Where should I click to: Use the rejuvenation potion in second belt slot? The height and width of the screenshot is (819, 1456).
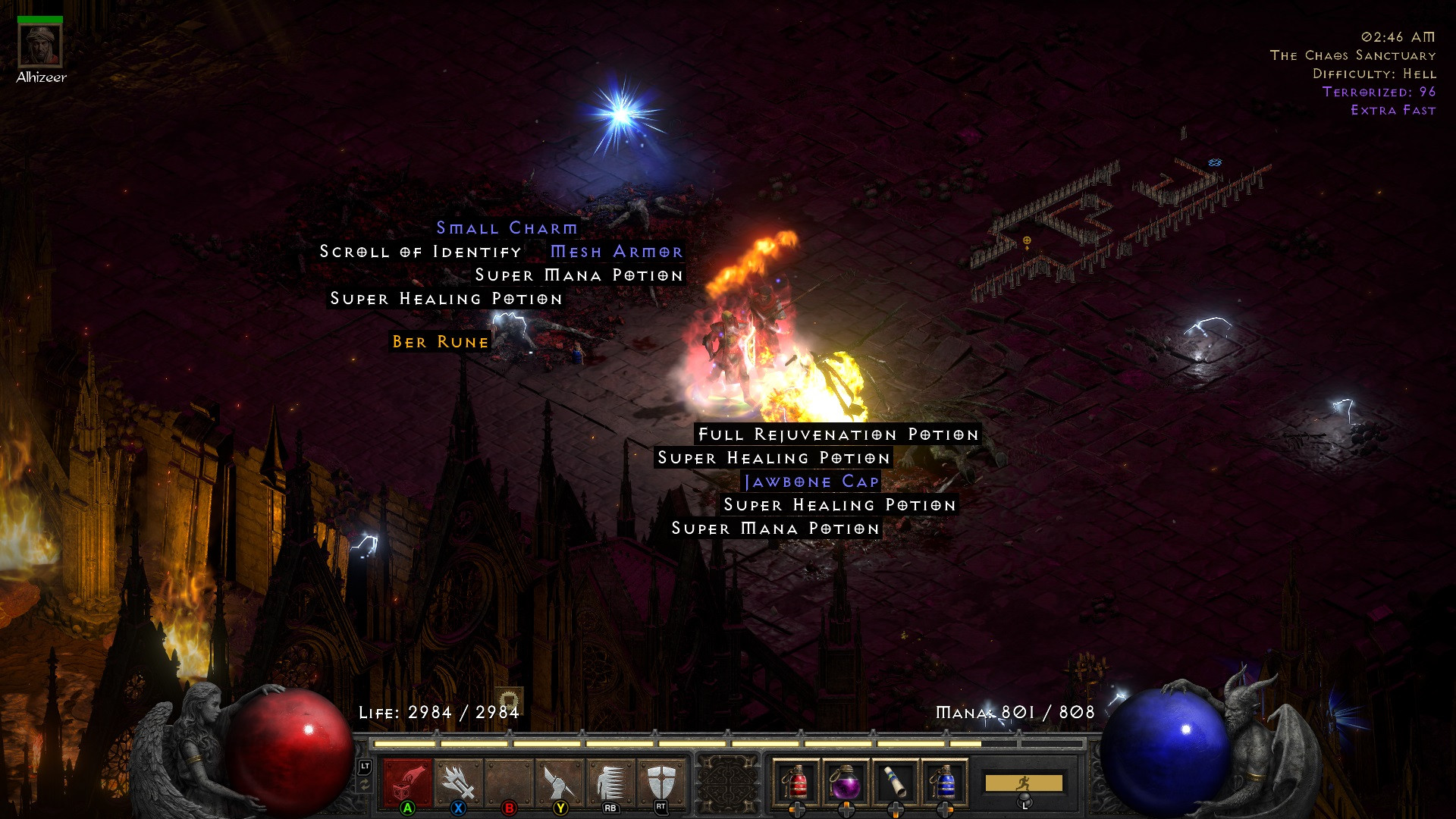pos(846,781)
